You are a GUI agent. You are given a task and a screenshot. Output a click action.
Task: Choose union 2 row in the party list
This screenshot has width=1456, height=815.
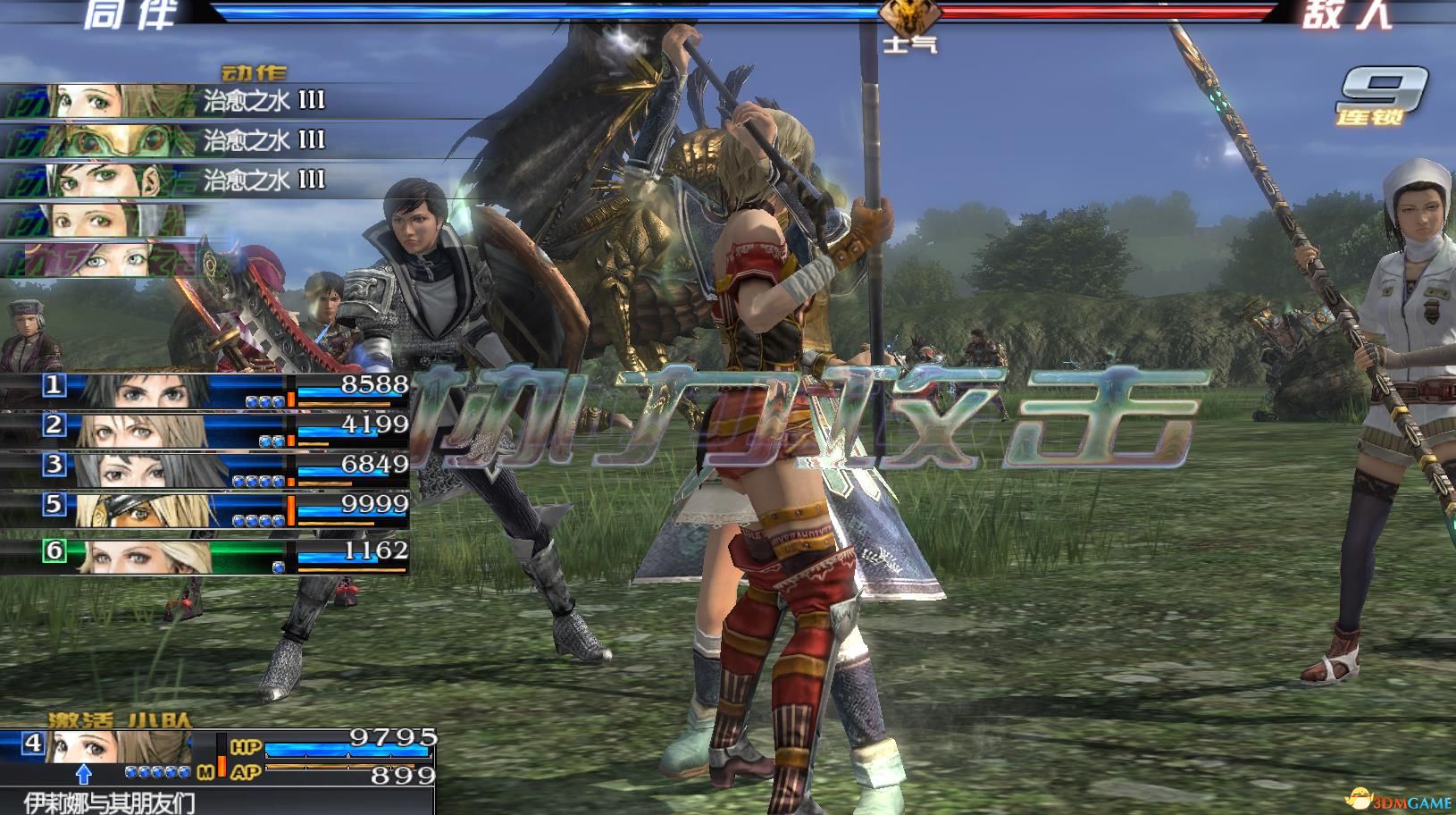pos(205,430)
